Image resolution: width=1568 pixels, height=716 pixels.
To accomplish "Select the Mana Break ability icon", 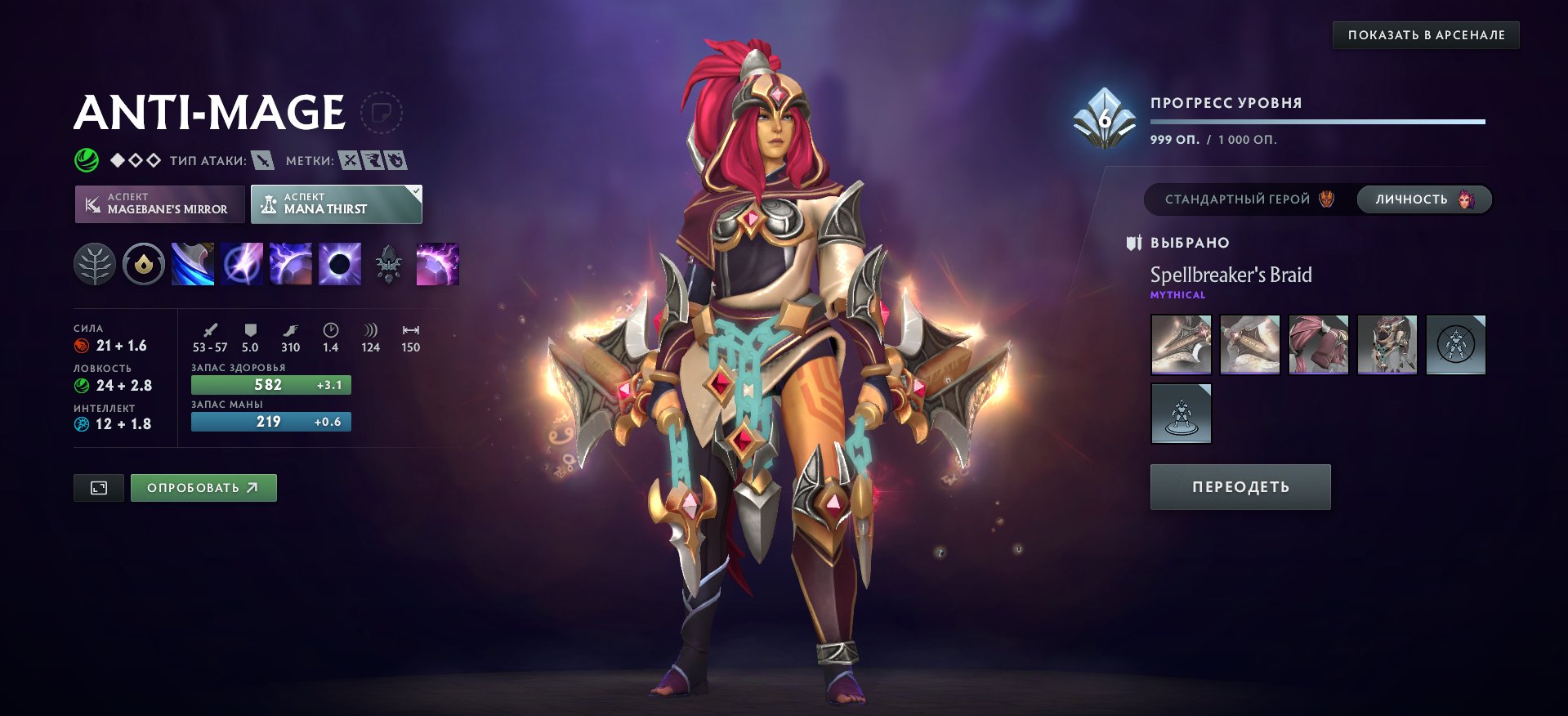I will coord(194,263).
